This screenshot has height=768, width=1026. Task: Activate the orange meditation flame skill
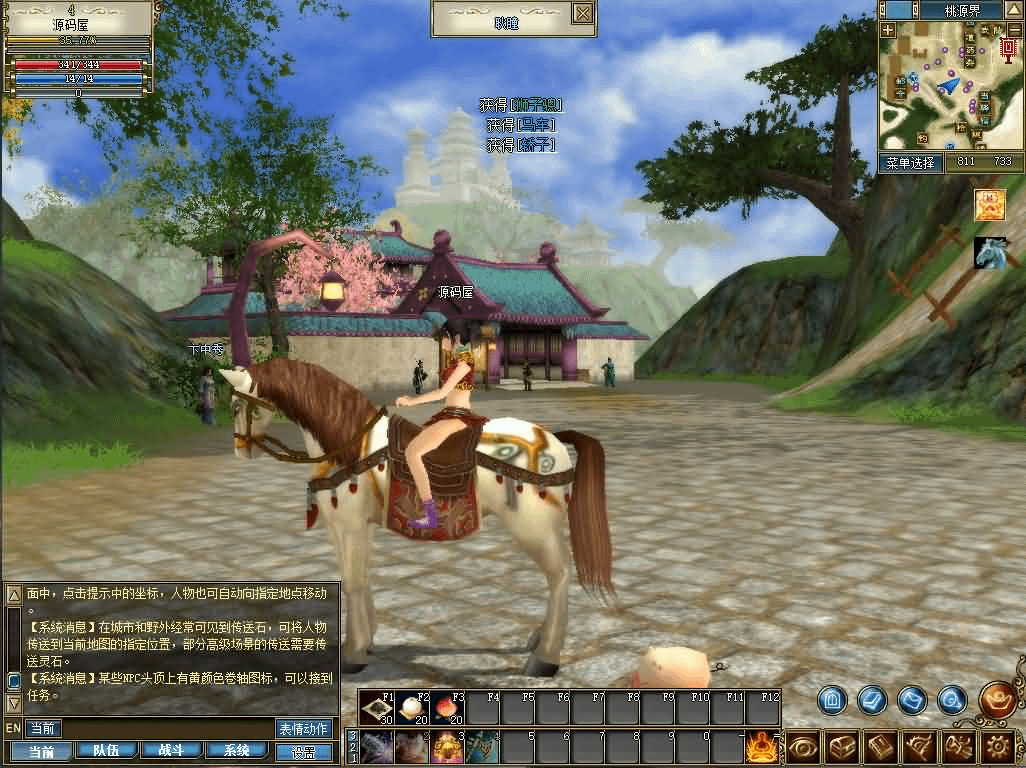762,747
